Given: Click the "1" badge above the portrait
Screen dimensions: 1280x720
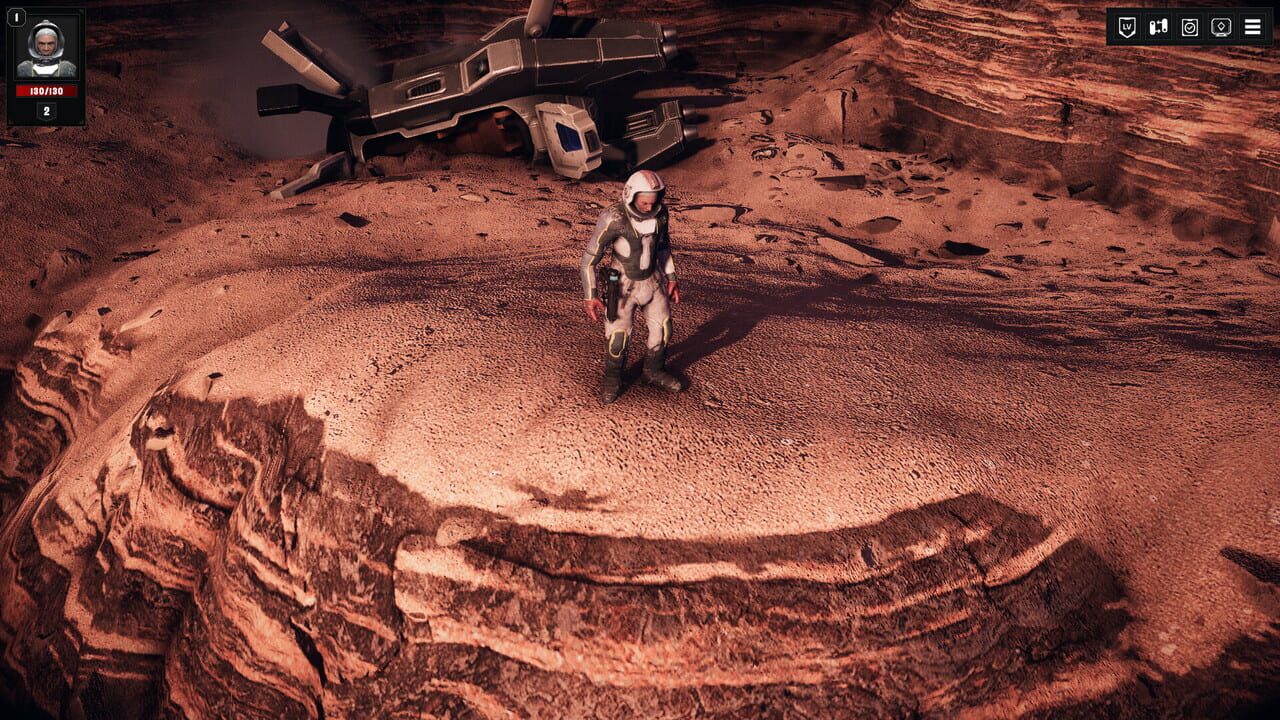Looking at the screenshot, I should tap(17, 17).
